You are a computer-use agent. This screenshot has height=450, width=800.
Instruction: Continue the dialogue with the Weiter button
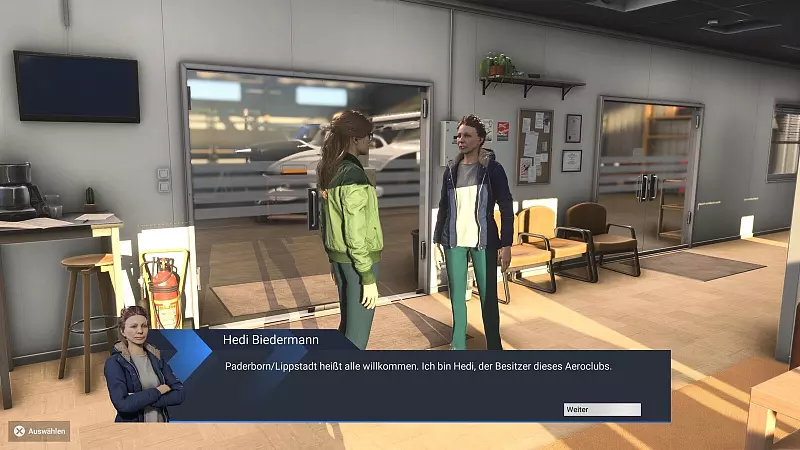pos(601,410)
